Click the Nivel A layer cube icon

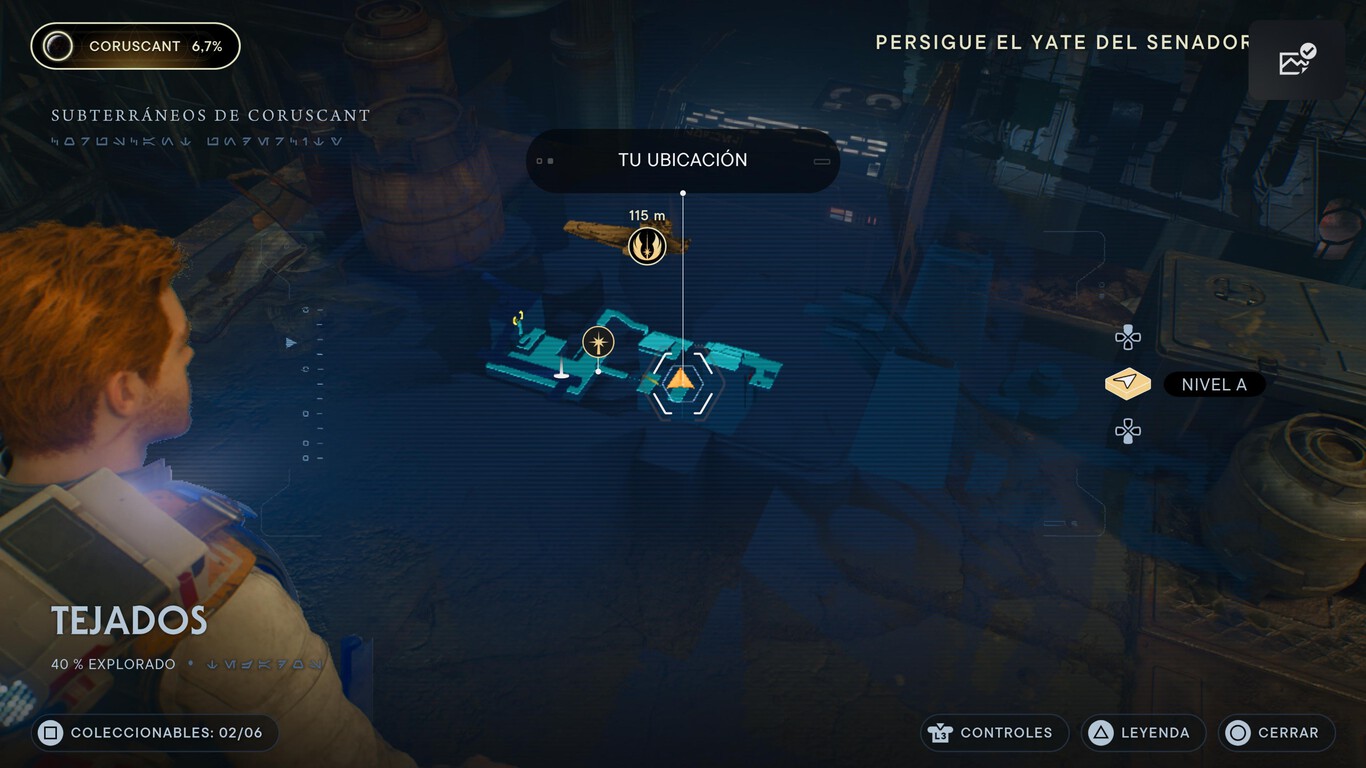pyautogui.click(x=1127, y=383)
